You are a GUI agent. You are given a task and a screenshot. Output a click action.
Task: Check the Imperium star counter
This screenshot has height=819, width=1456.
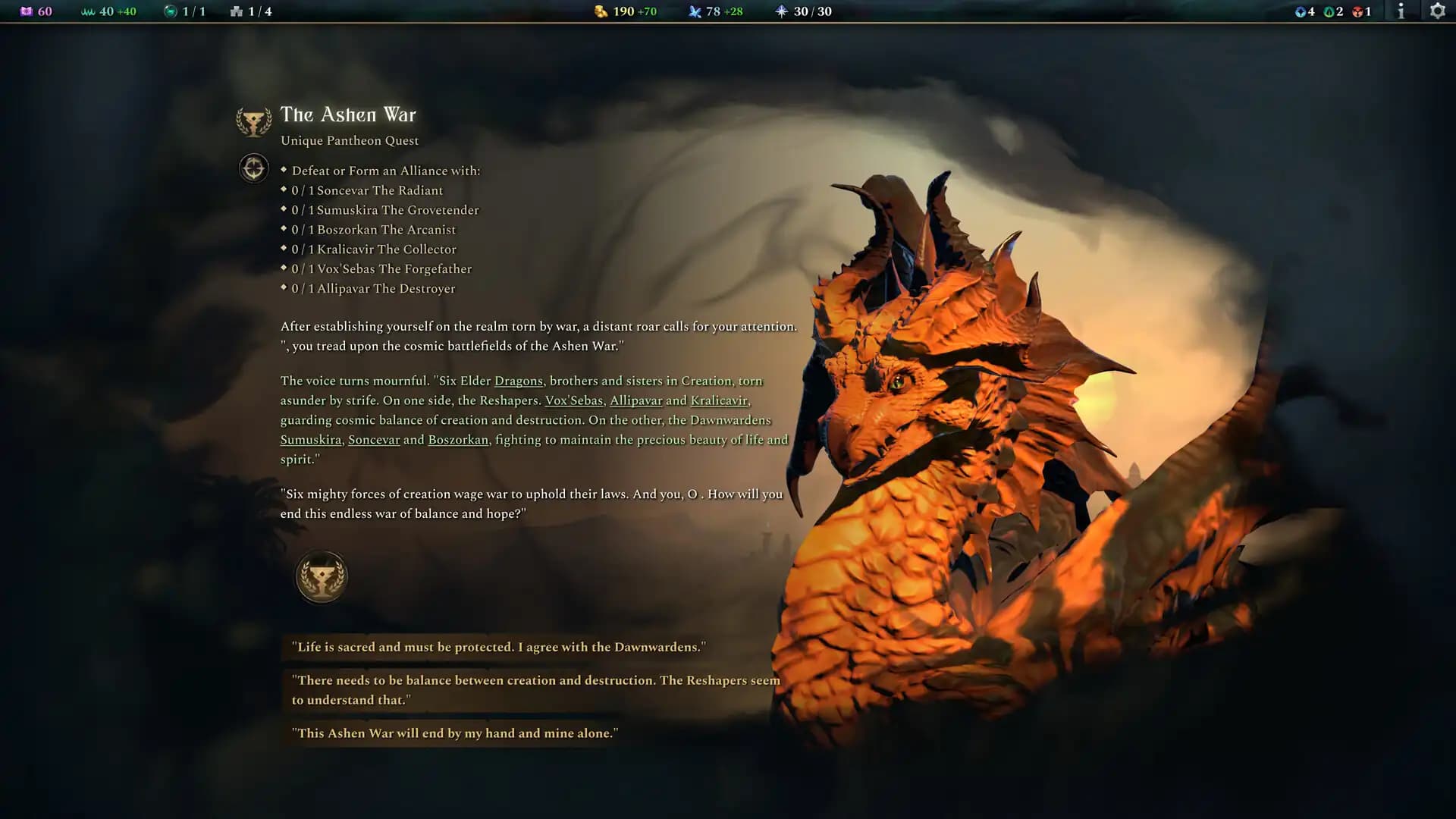click(781, 11)
